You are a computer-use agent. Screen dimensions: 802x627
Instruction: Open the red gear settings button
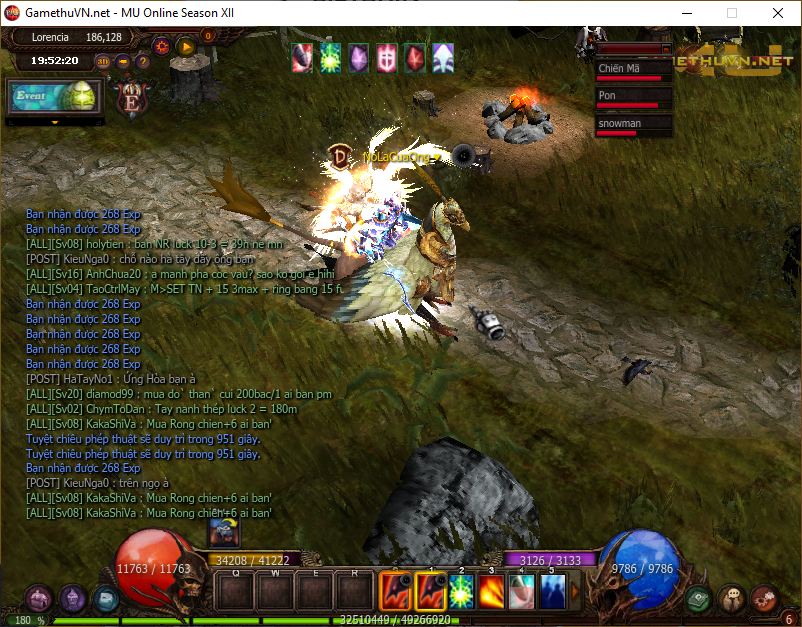pos(161,45)
